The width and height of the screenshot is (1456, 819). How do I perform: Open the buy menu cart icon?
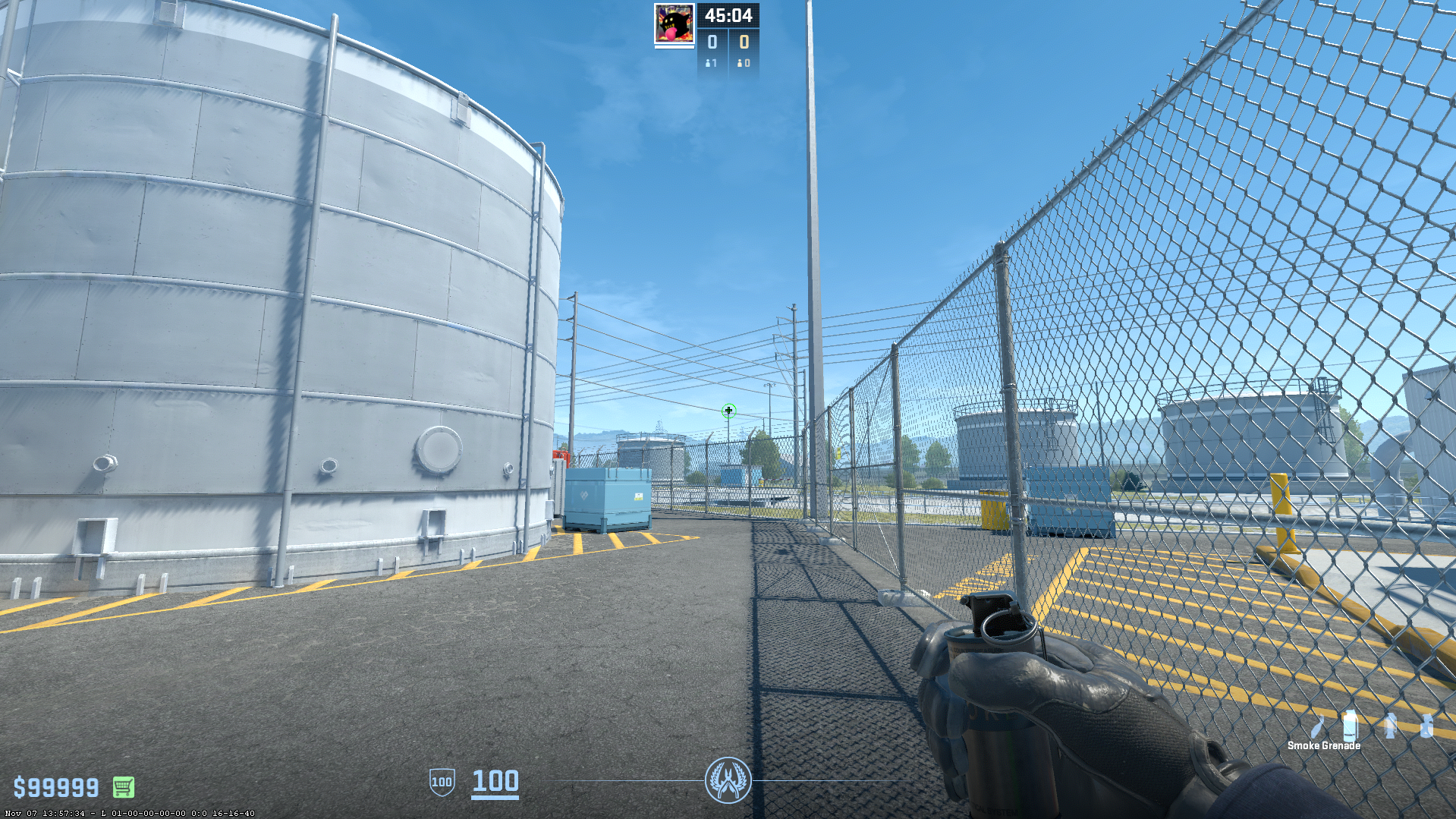pyautogui.click(x=124, y=787)
